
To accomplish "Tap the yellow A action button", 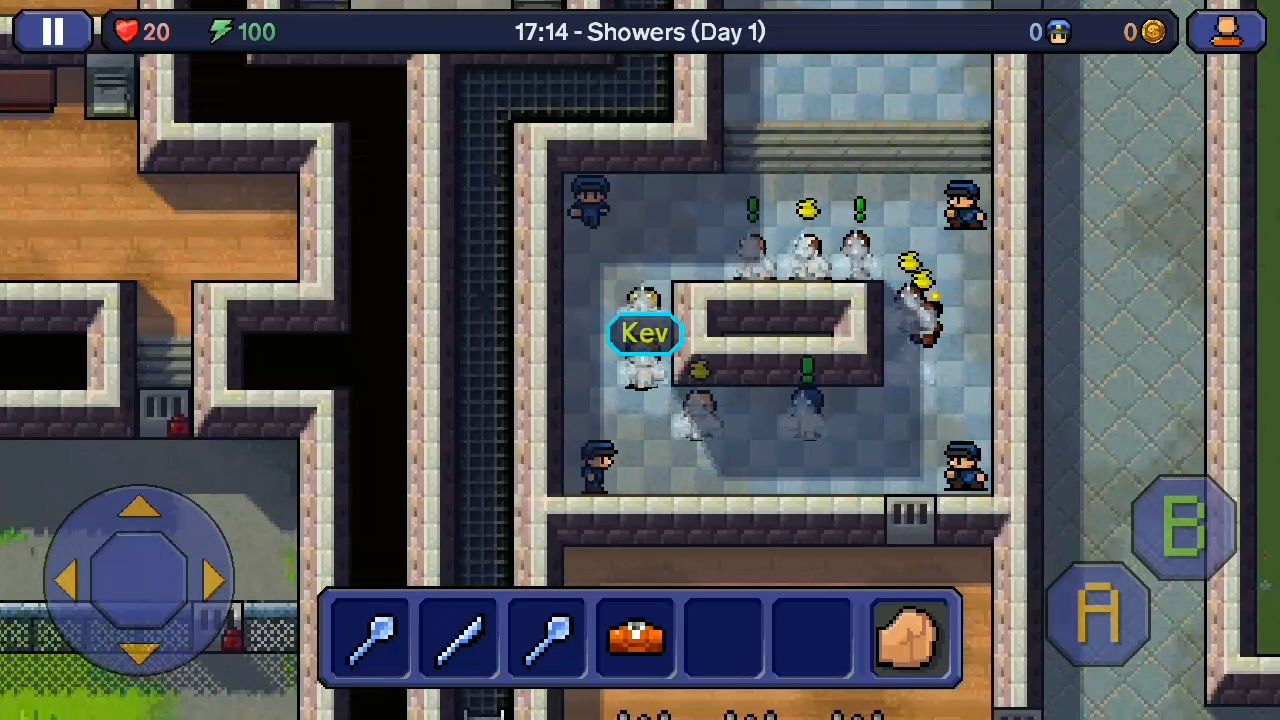I will pyautogui.click(x=1098, y=613).
